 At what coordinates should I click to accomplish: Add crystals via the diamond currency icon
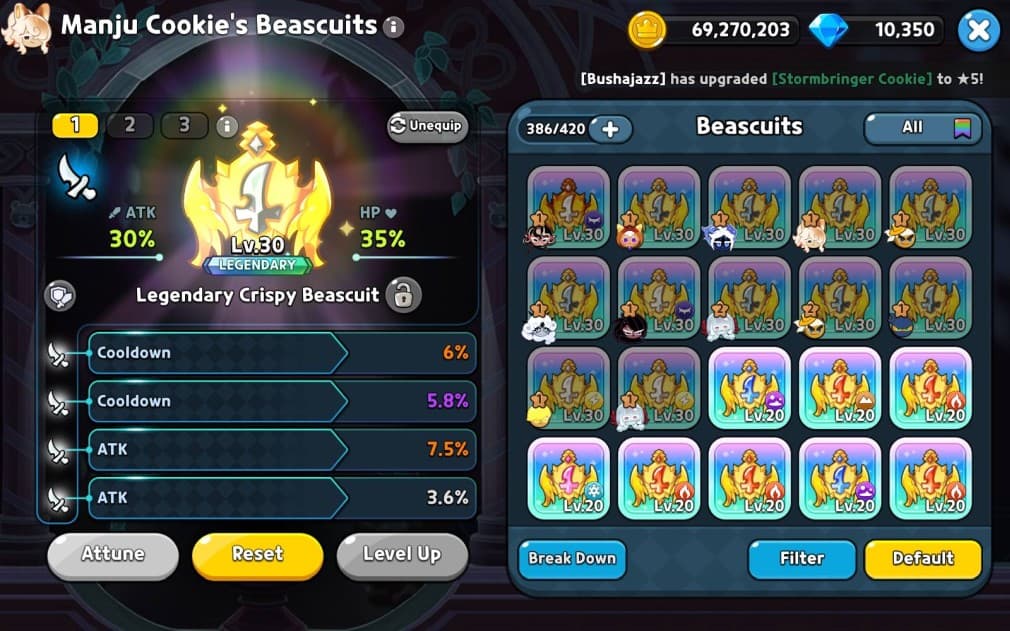point(827,31)
